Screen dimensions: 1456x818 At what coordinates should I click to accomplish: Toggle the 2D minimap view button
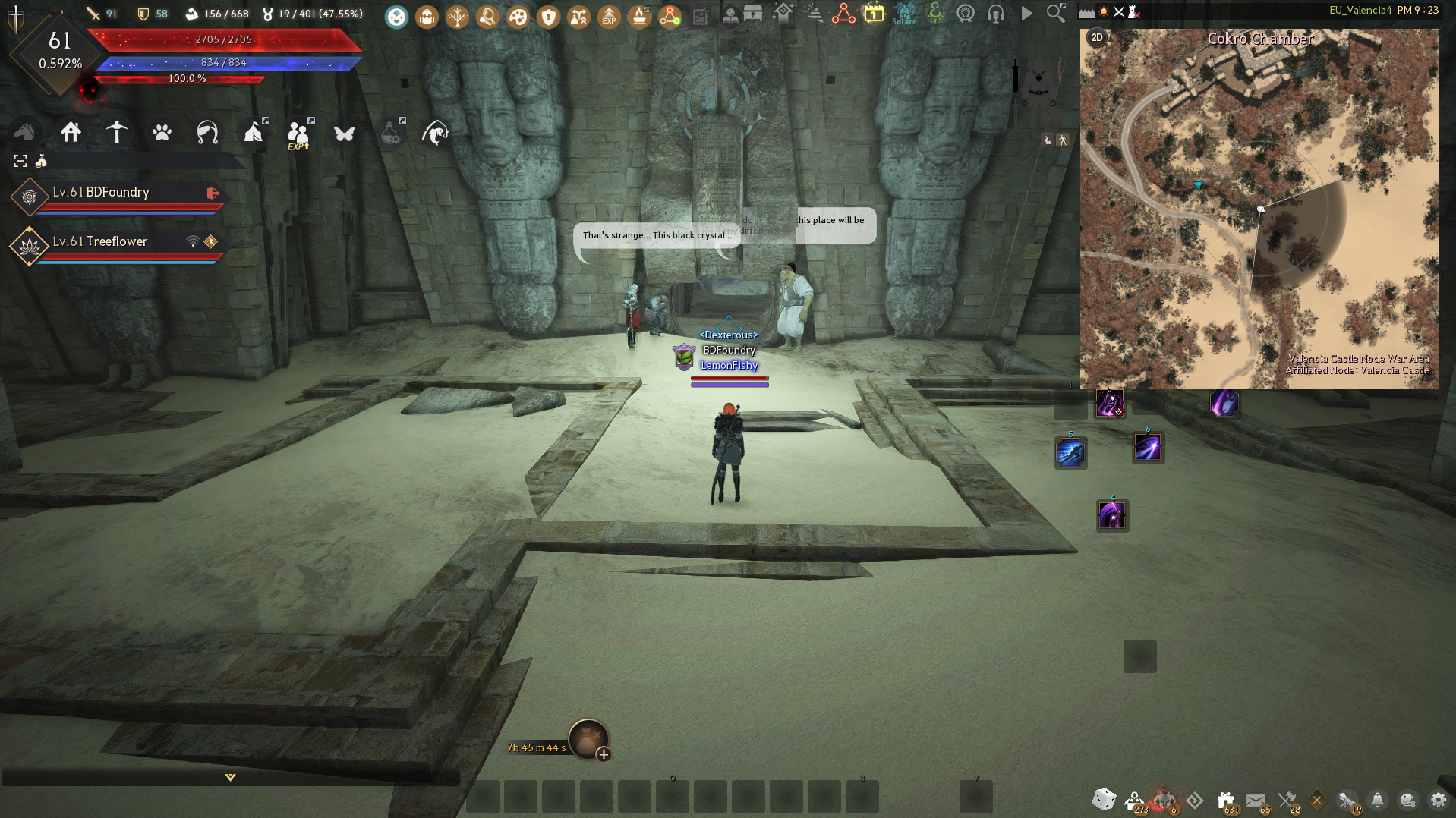(x=1095, y=36)
